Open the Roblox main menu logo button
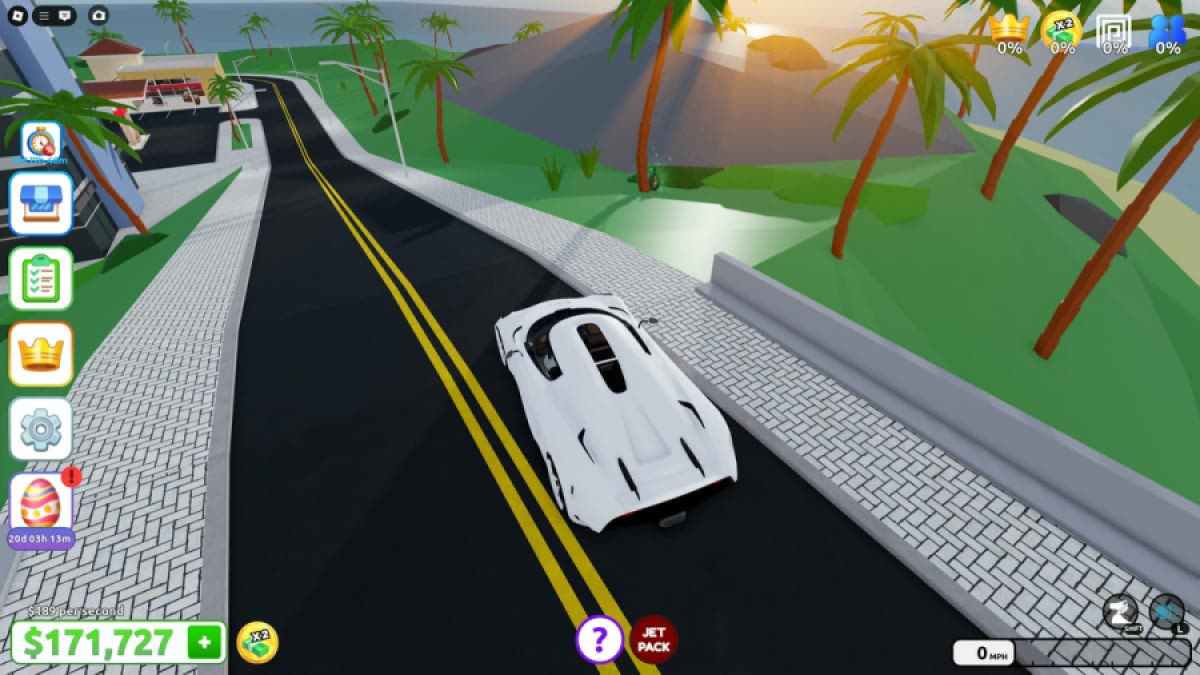1200x675 pixels. point(16,15)
